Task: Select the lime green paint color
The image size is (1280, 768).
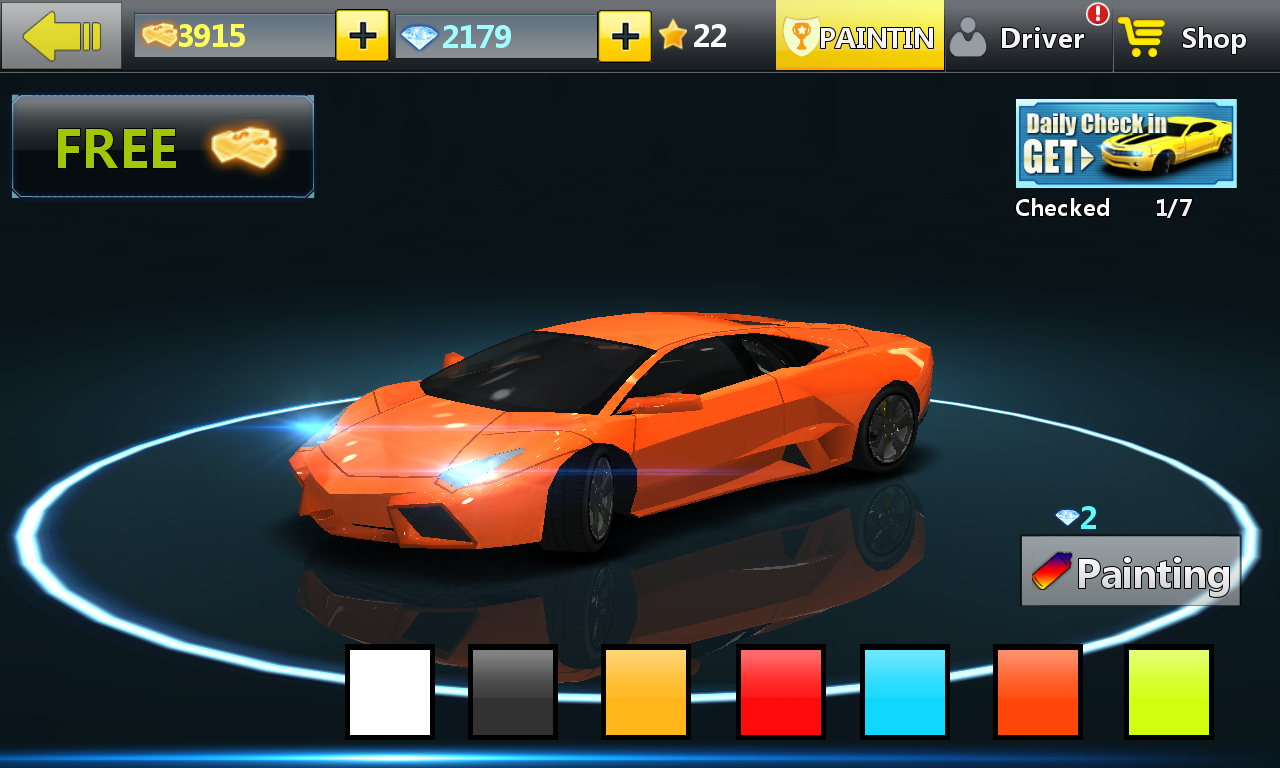Action: pos(1169,692)
